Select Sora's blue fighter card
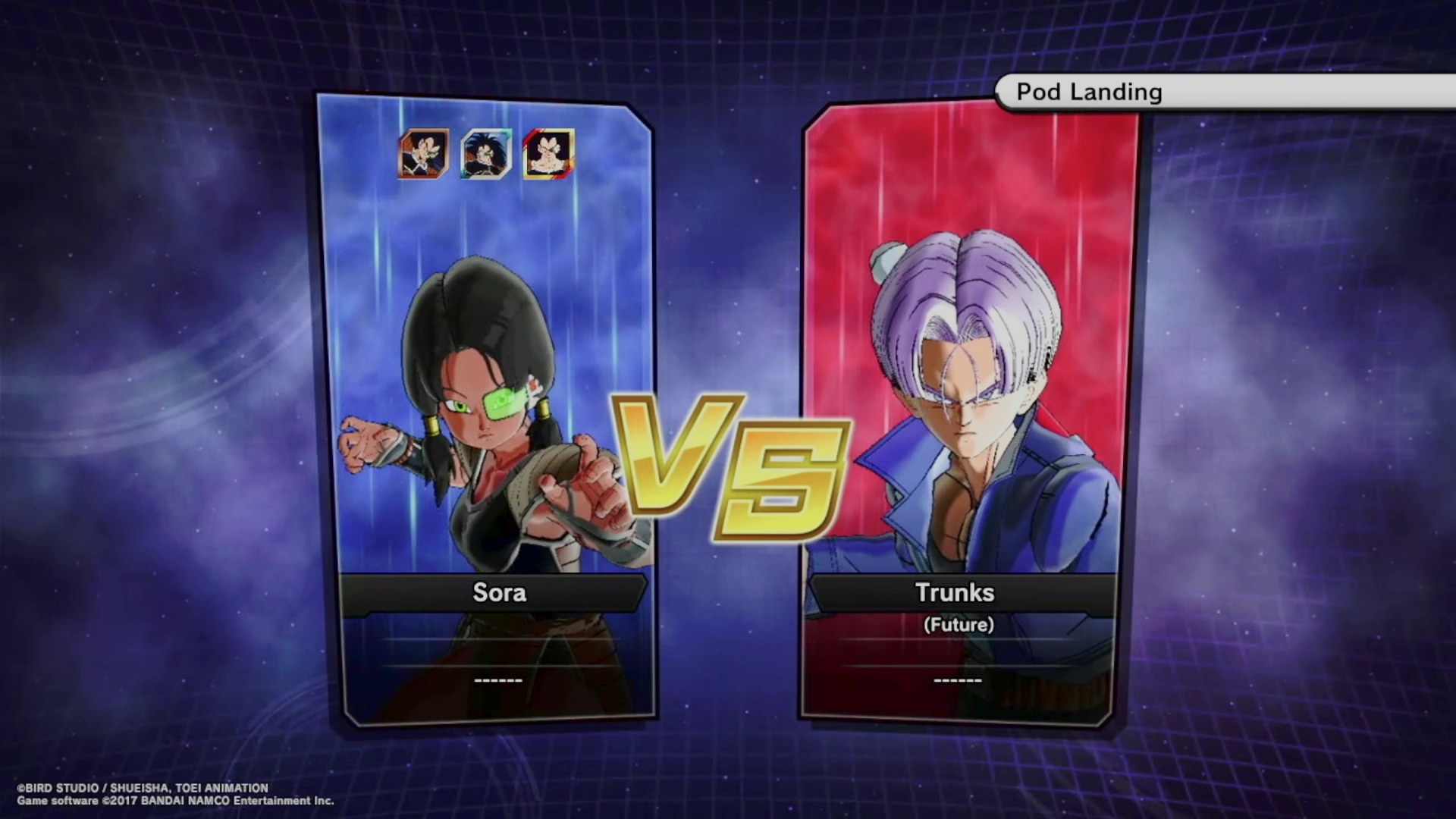This screenshot has height=819, width=1456. point(485,409)
